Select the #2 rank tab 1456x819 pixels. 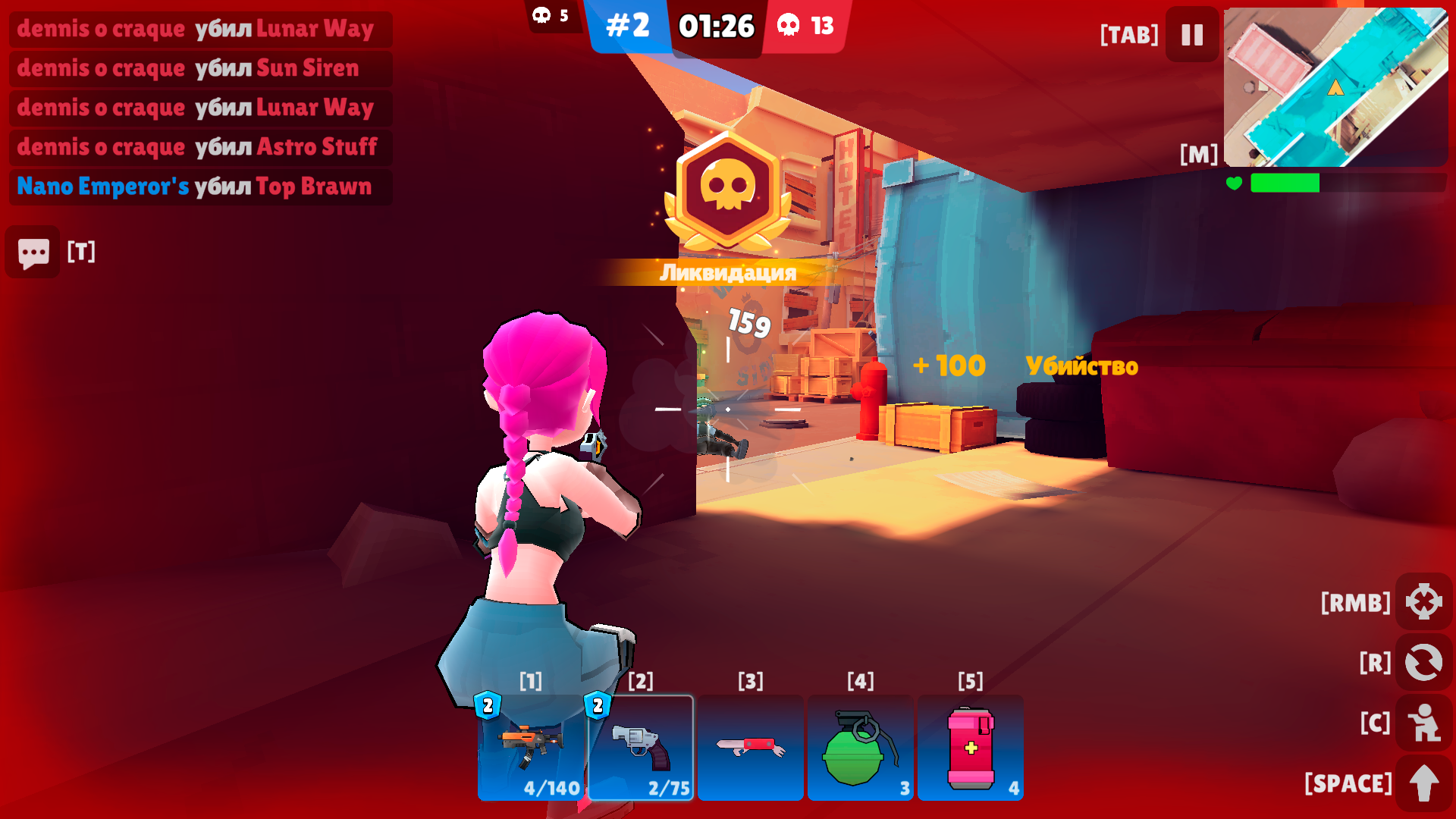point(629,25)
